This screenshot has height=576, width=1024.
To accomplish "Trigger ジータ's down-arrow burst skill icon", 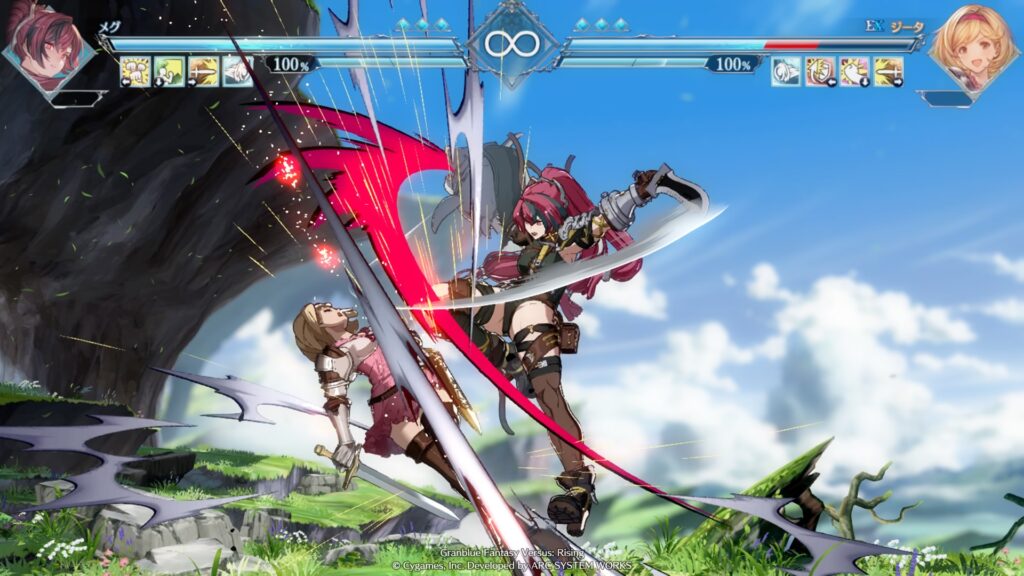I will [x=854, y=71].
